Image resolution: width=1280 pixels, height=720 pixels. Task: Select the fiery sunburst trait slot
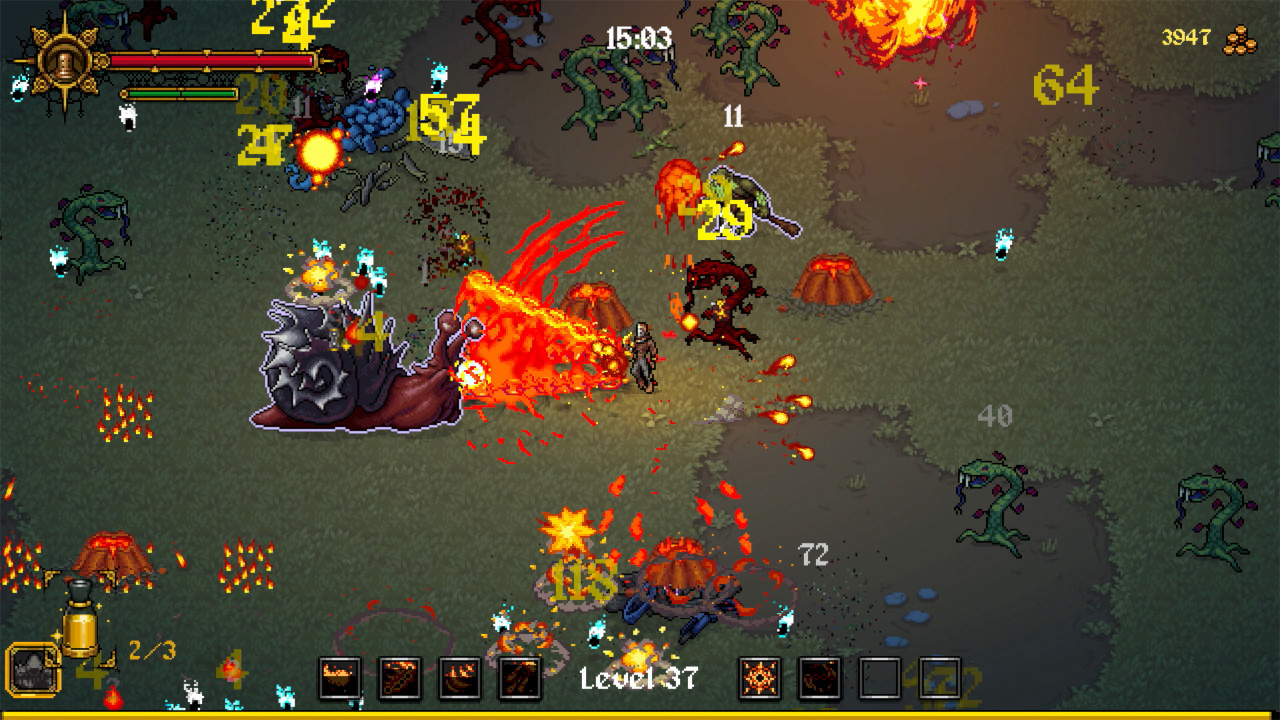760,678
